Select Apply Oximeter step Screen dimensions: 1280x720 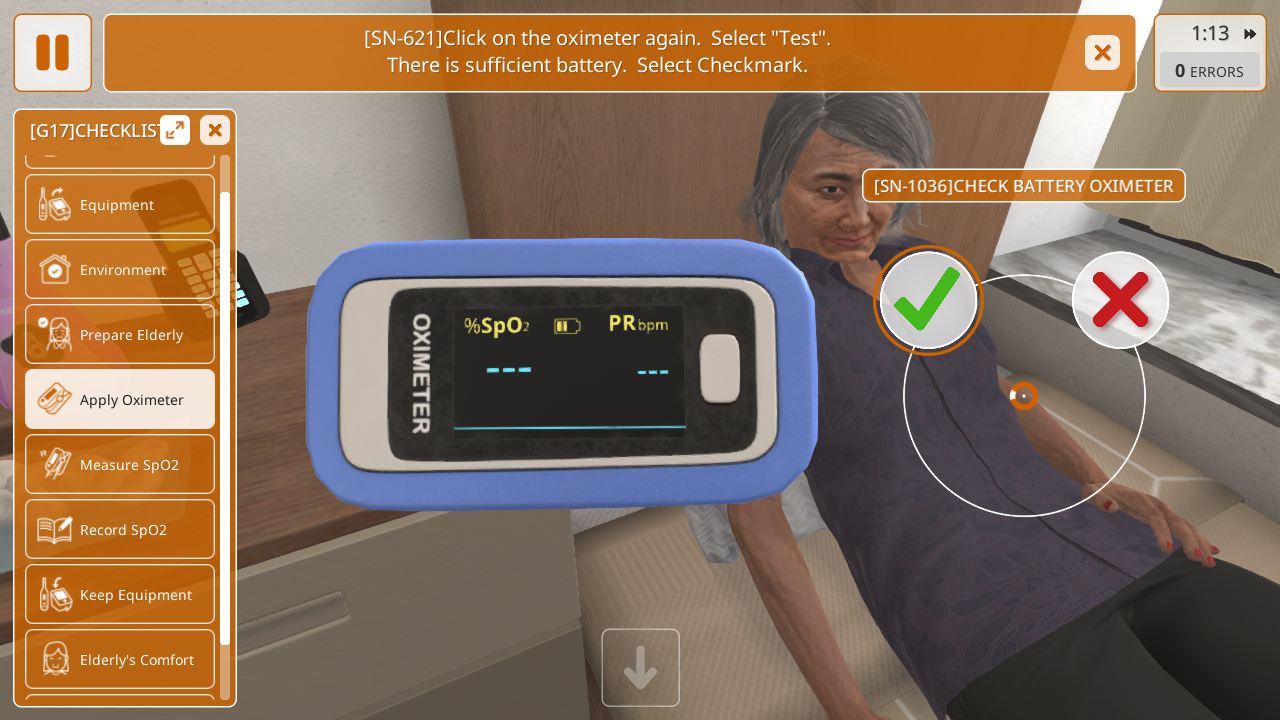(x=120, y=400)
